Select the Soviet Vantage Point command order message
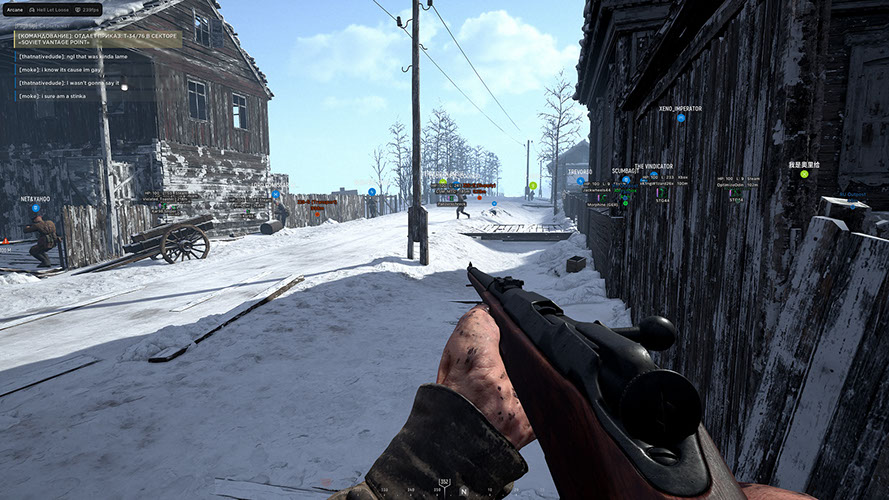 97,38
